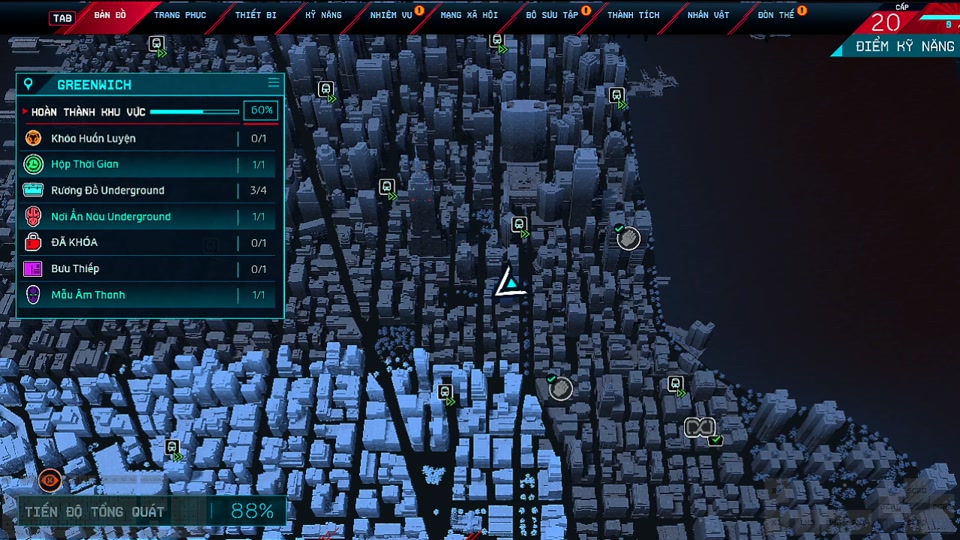Click the Bản Đồ map tab
The image size is (960, 540).
110,16
